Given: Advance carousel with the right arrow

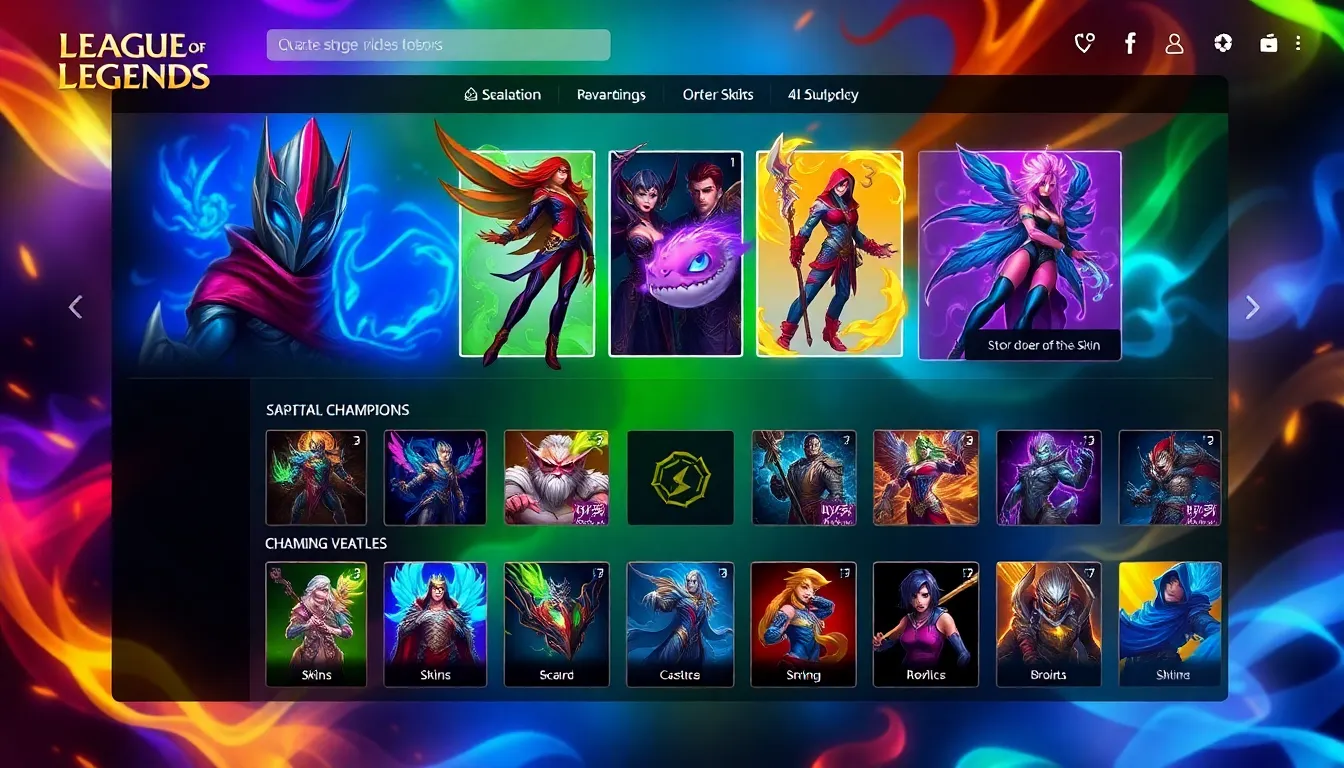Looking at the screenshot, I should 1252,308.
